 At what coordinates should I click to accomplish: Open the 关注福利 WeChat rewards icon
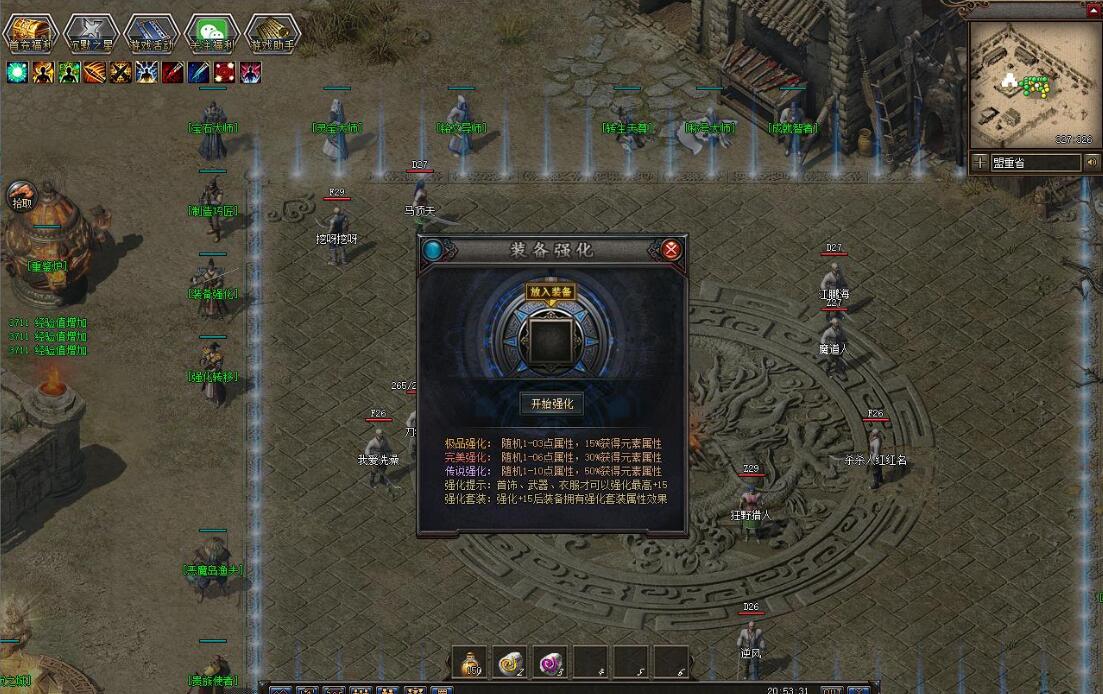(210, 32)
